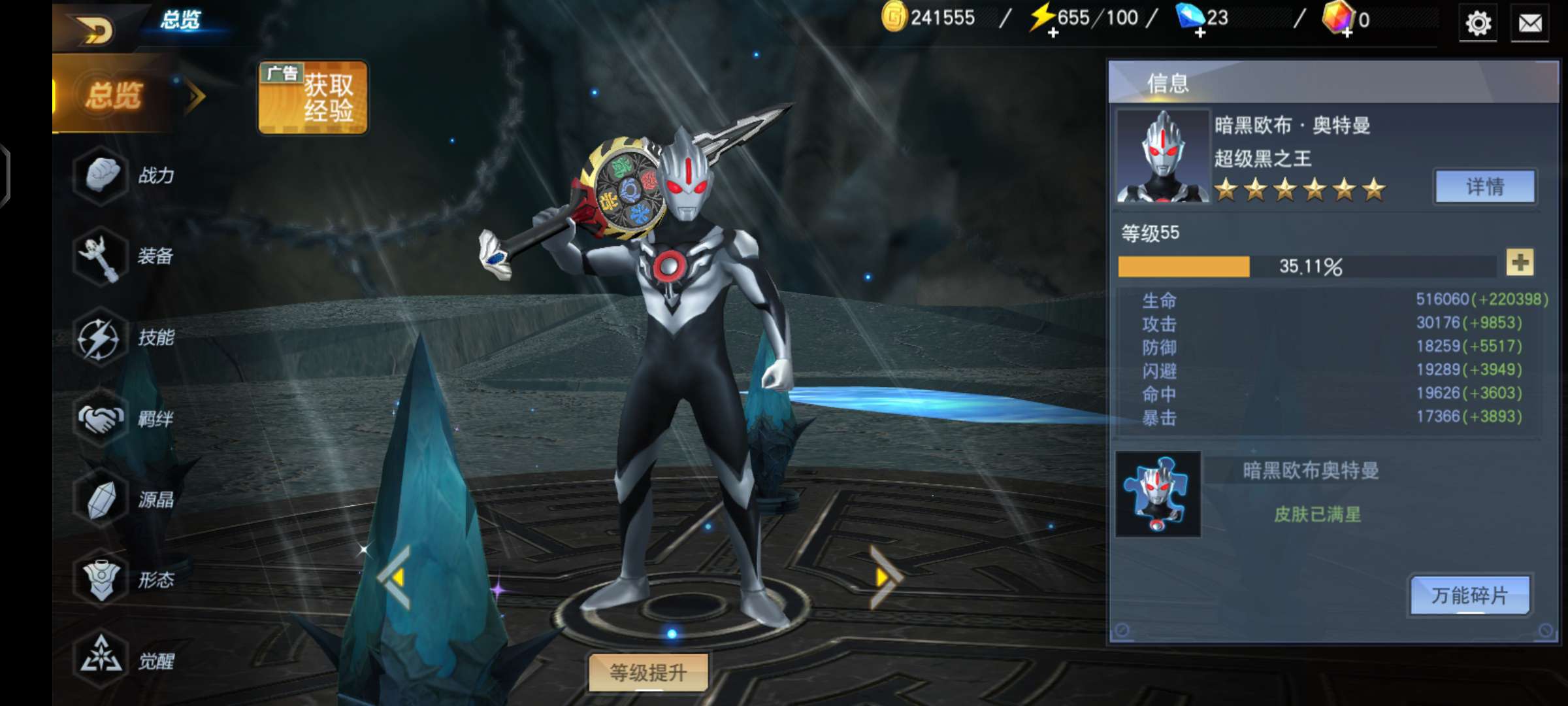
Task: Open the 万能碎片 universal fragments button
Action: (1469, 596)
